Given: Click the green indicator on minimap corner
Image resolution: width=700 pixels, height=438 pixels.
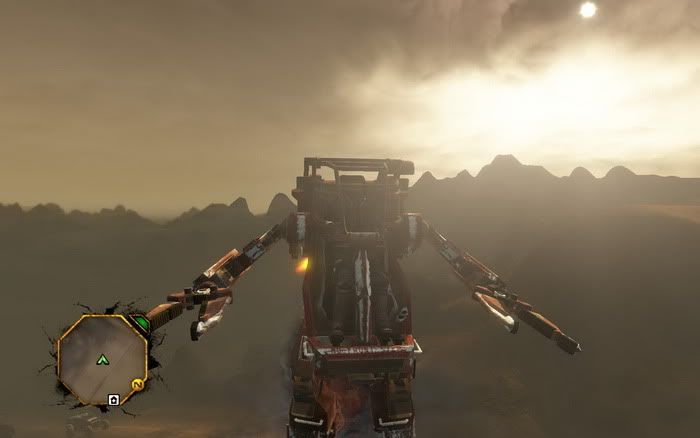Looking at the screenshot, I should pos(141,323).
